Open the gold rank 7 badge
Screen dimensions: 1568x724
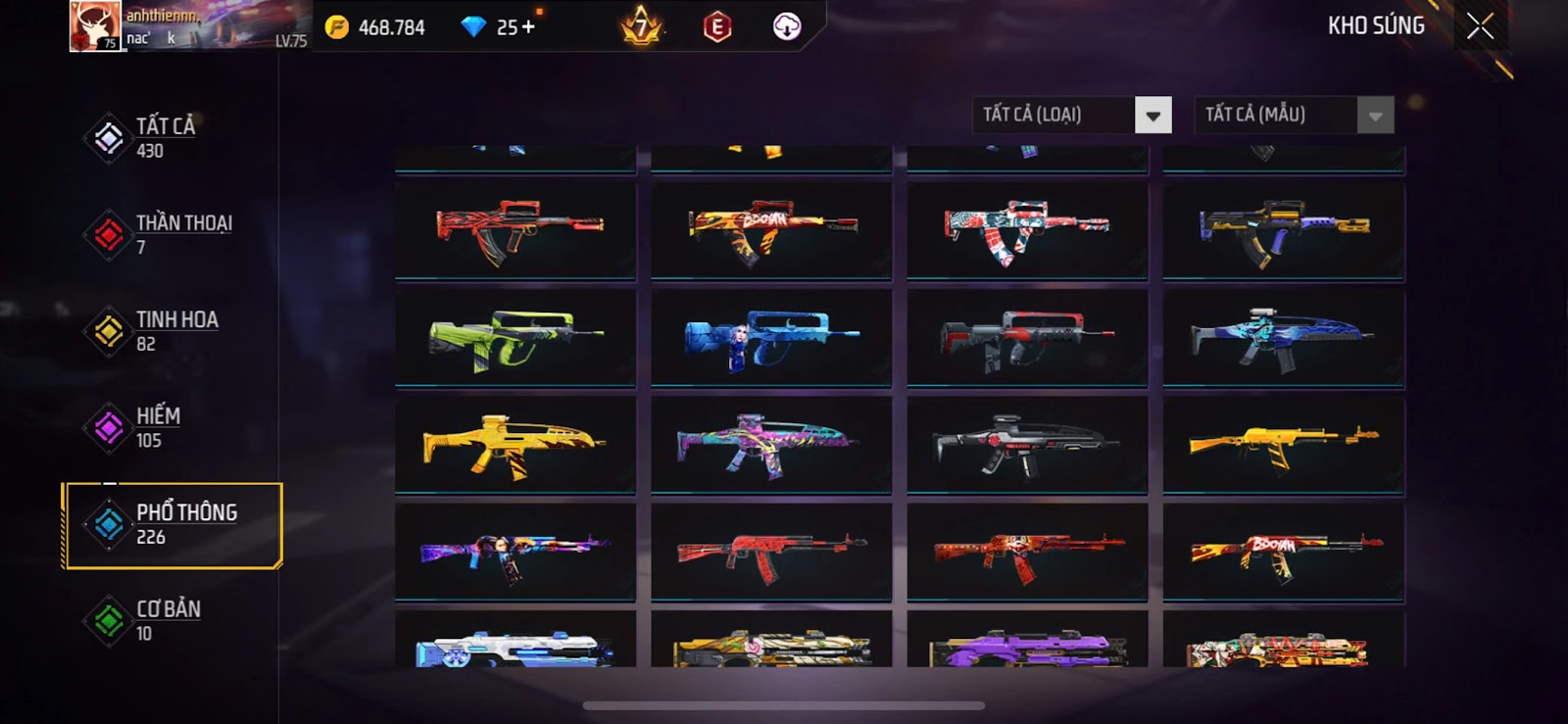pos(641,26)
